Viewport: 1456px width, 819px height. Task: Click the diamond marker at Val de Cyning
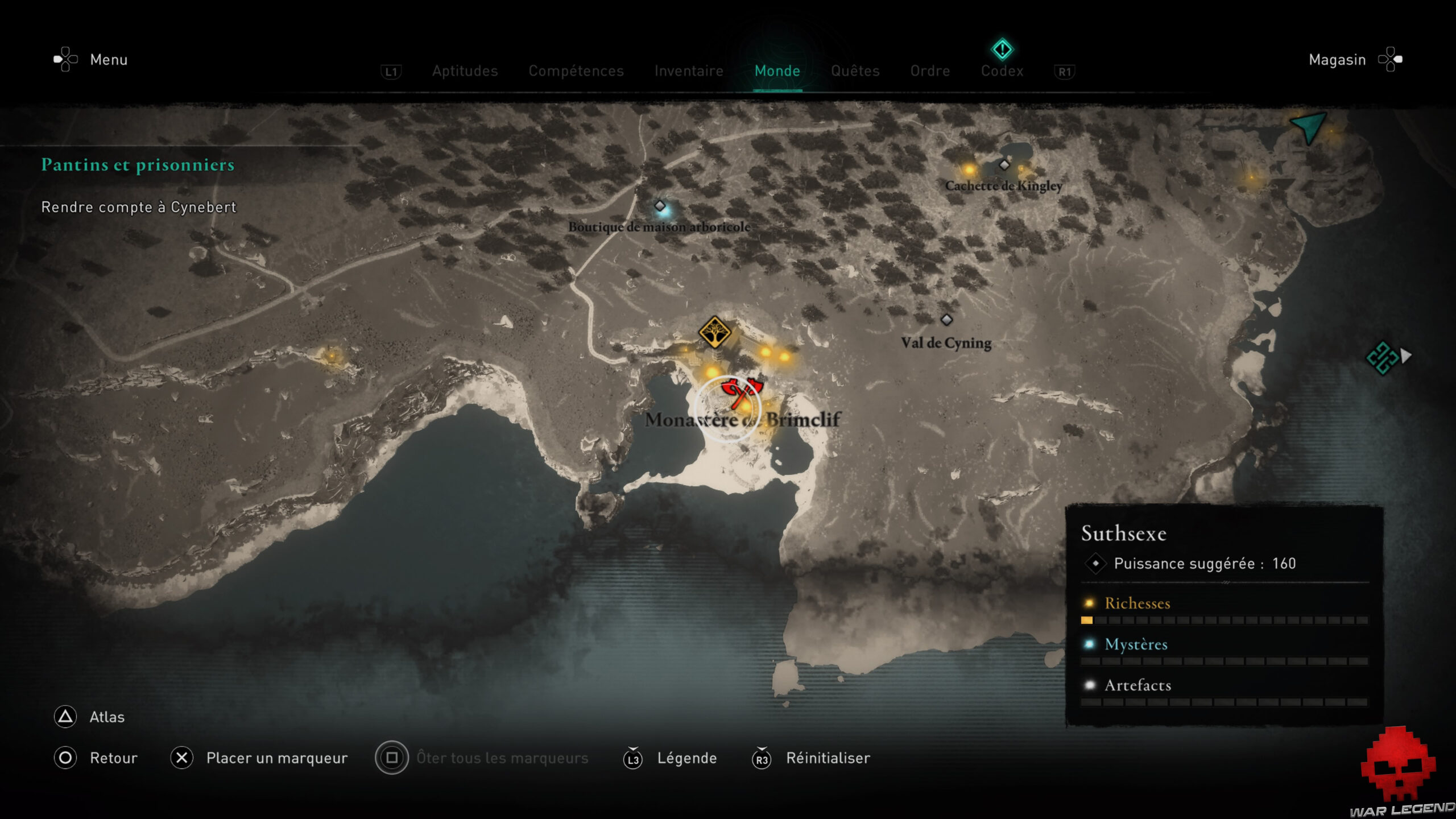tap(946, 320)
